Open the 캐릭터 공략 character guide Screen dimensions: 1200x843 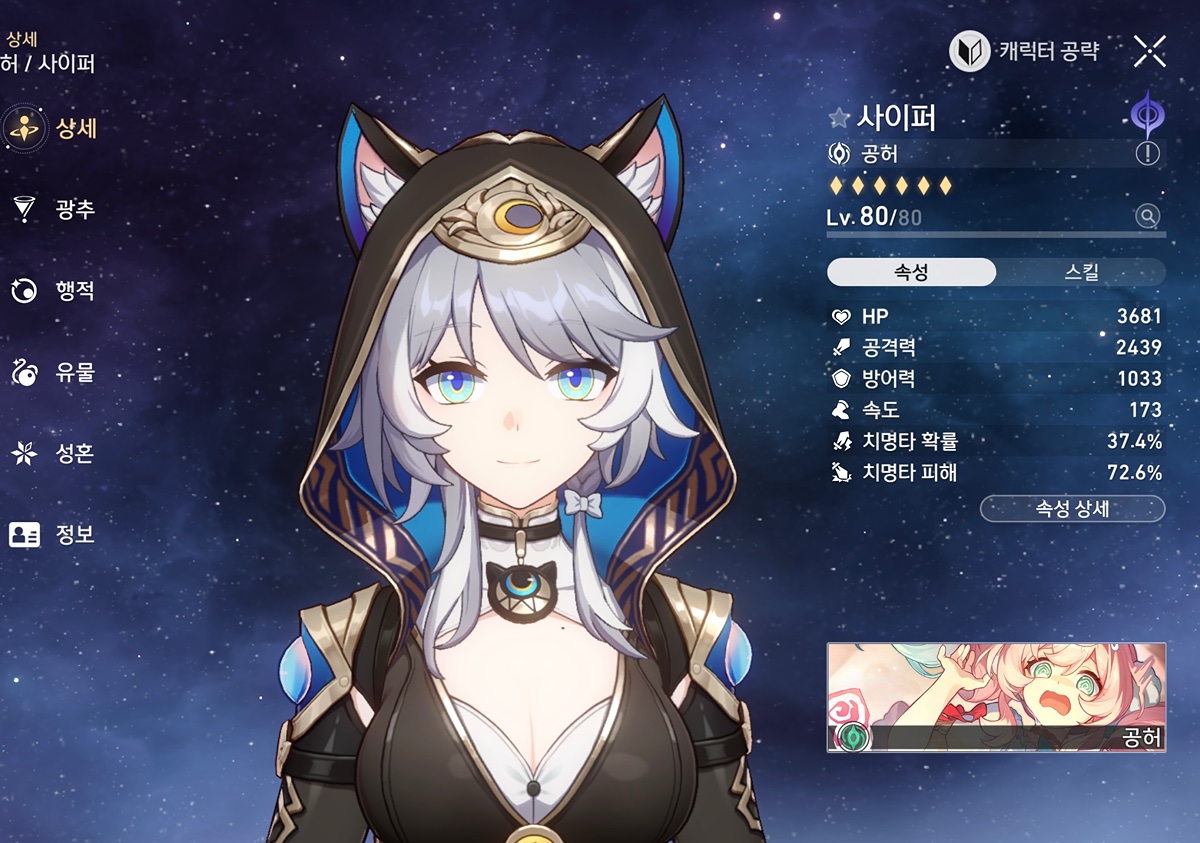[1024, 51]
